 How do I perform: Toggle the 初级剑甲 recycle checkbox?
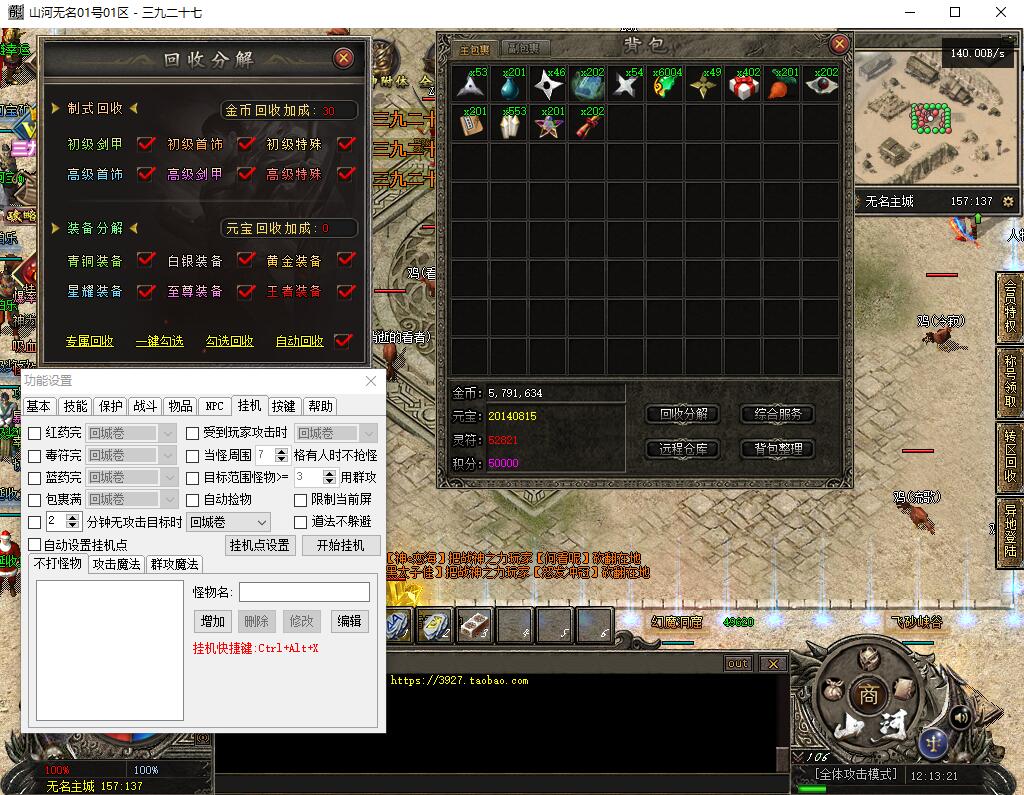pyautogui.click(x=147, y=144)
